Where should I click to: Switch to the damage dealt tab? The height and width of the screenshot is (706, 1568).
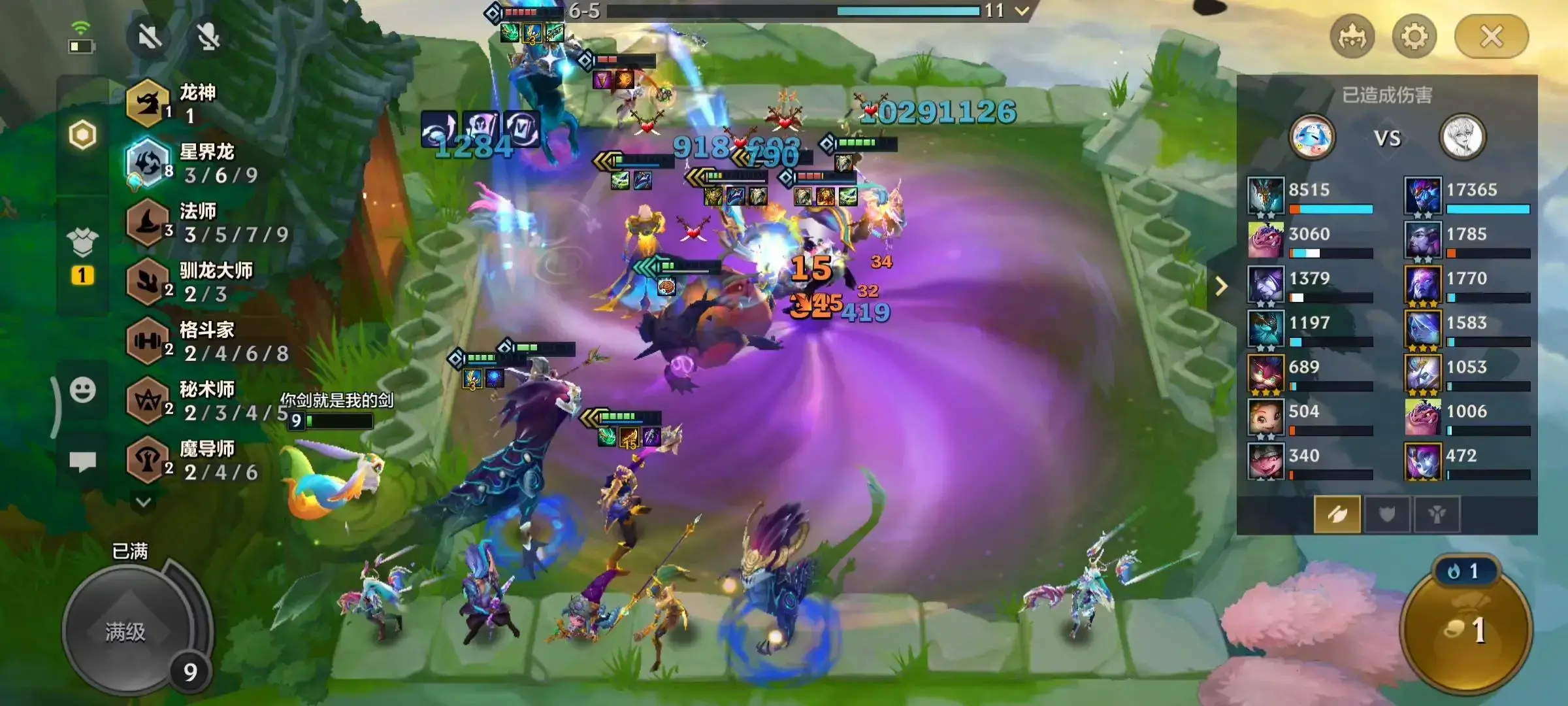pos(1337,514)
